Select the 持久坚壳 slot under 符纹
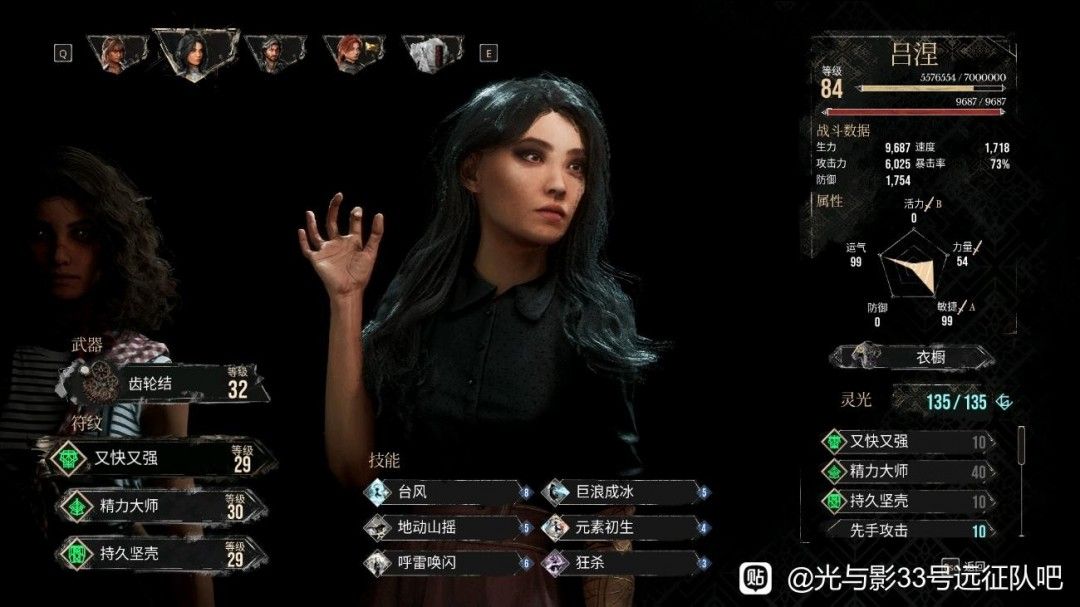Screen dimensions: 1080x607 (160, 552)
